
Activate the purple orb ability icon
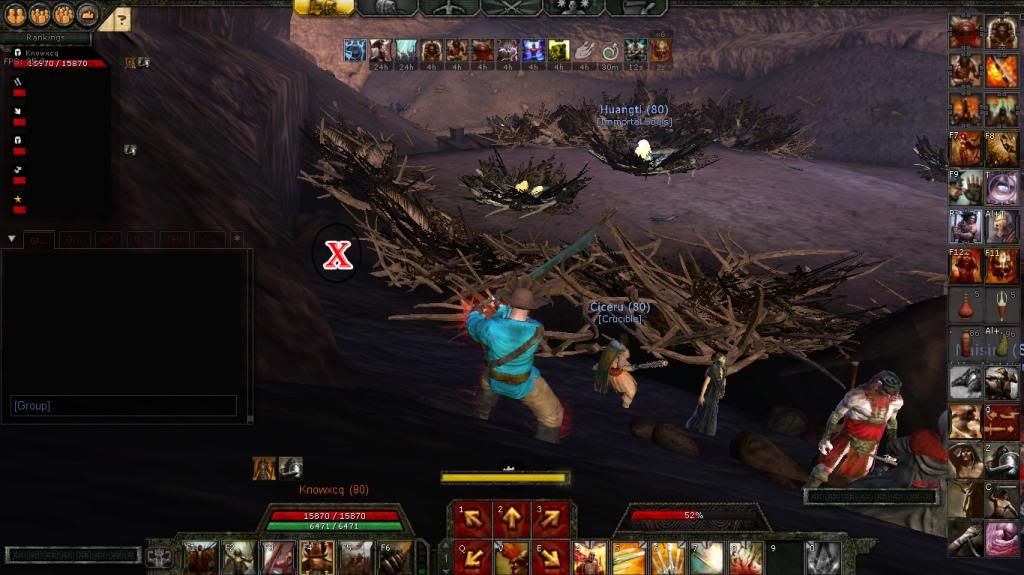(1002, 189)
